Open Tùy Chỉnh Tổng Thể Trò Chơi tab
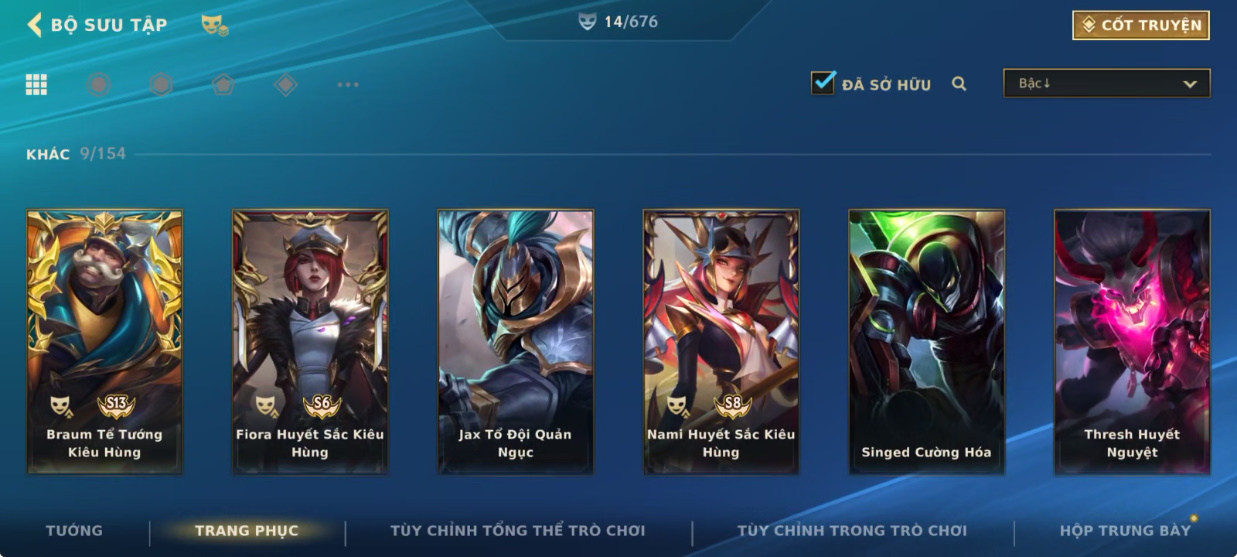 tap(517, 531)
